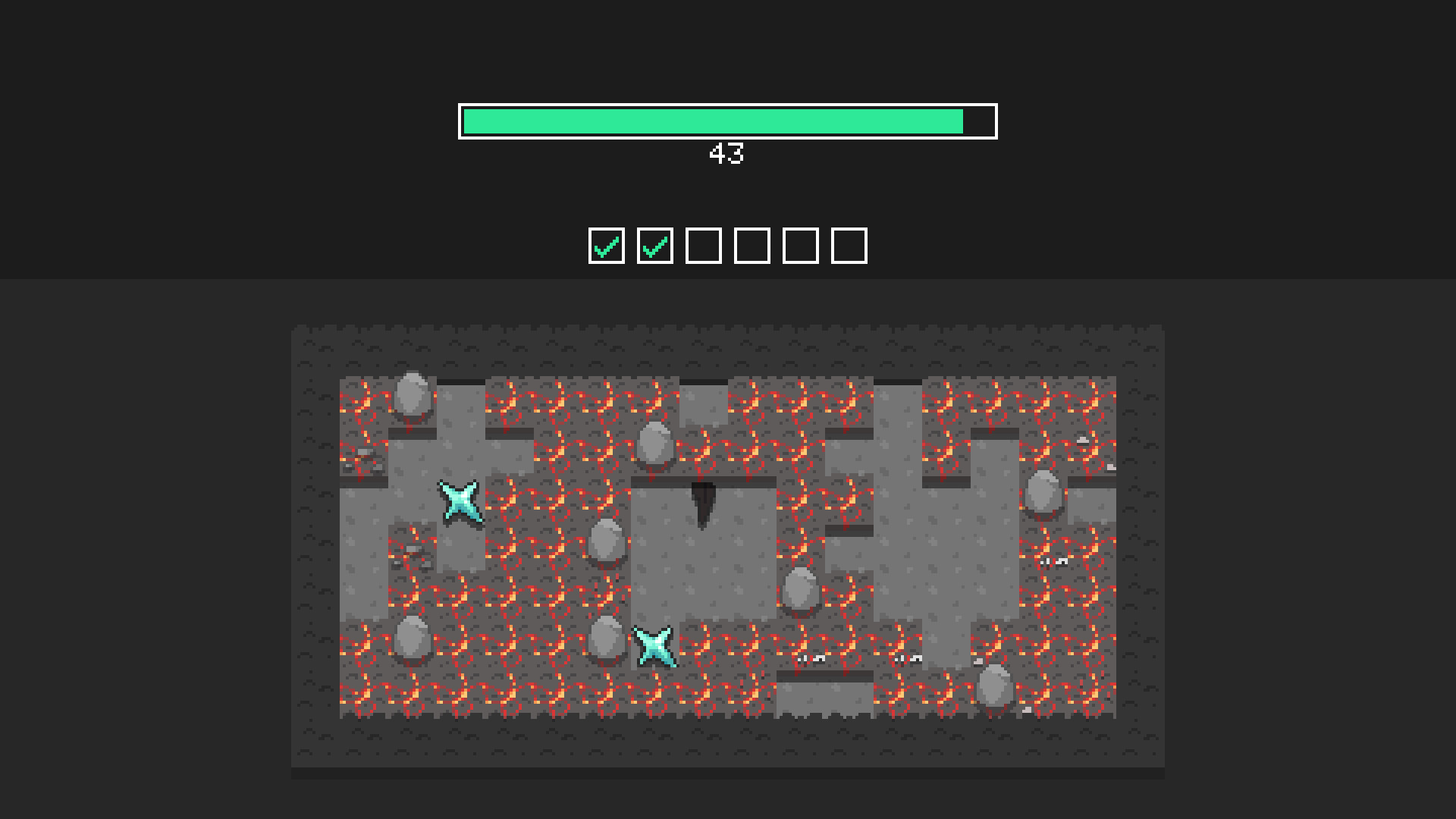Click the number 43 below the bar
This screenshot has height=819, width=1456.
pos(726,155)
